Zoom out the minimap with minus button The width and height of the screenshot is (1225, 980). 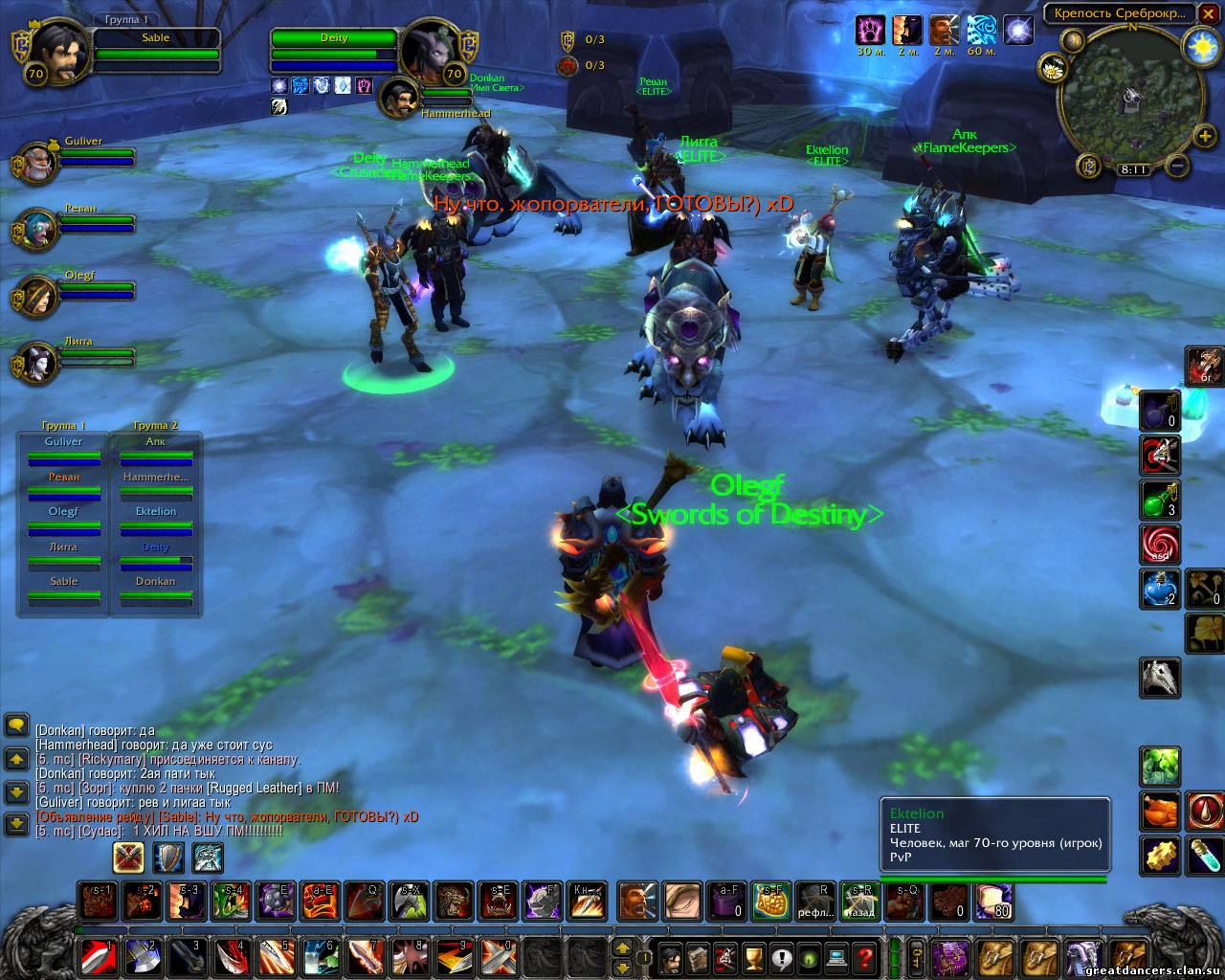point(1179,167)
